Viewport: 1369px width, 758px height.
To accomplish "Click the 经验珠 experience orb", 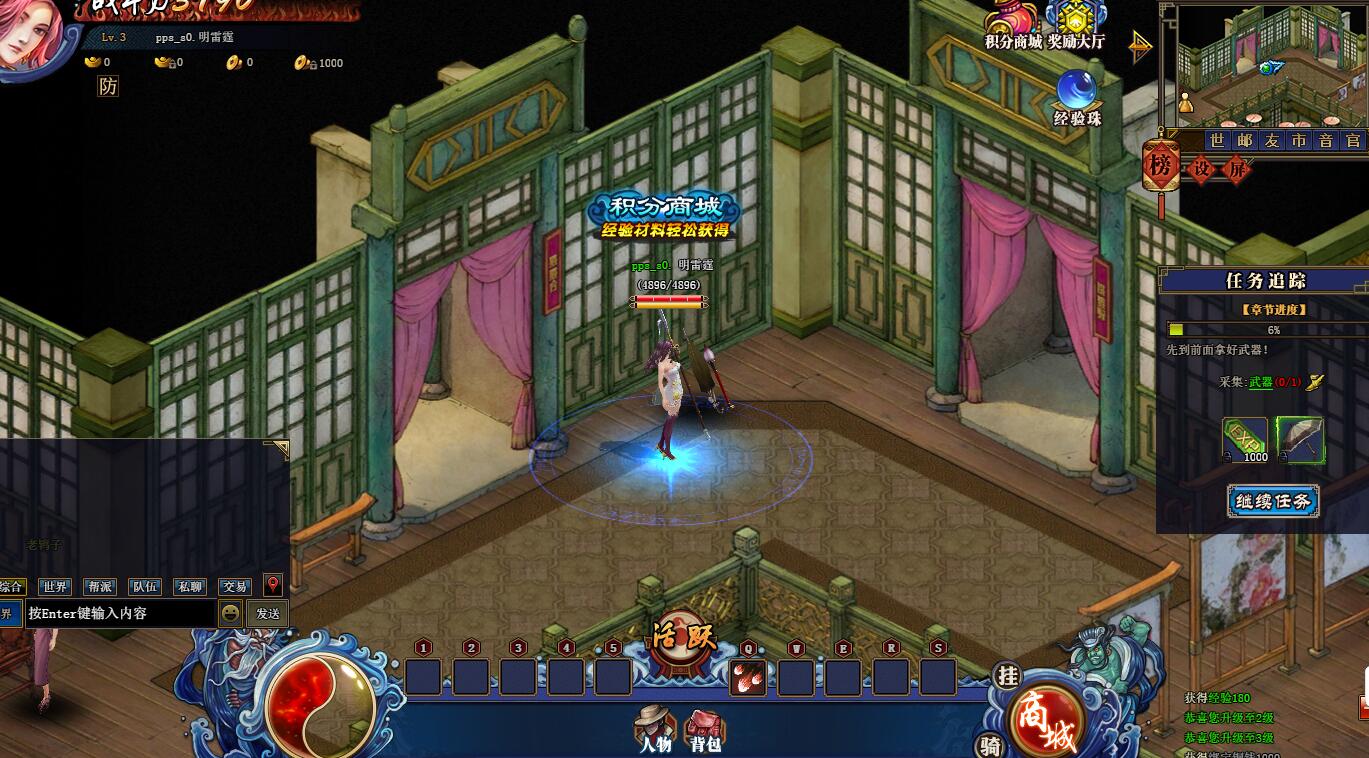I will (x=1076, y=97).
